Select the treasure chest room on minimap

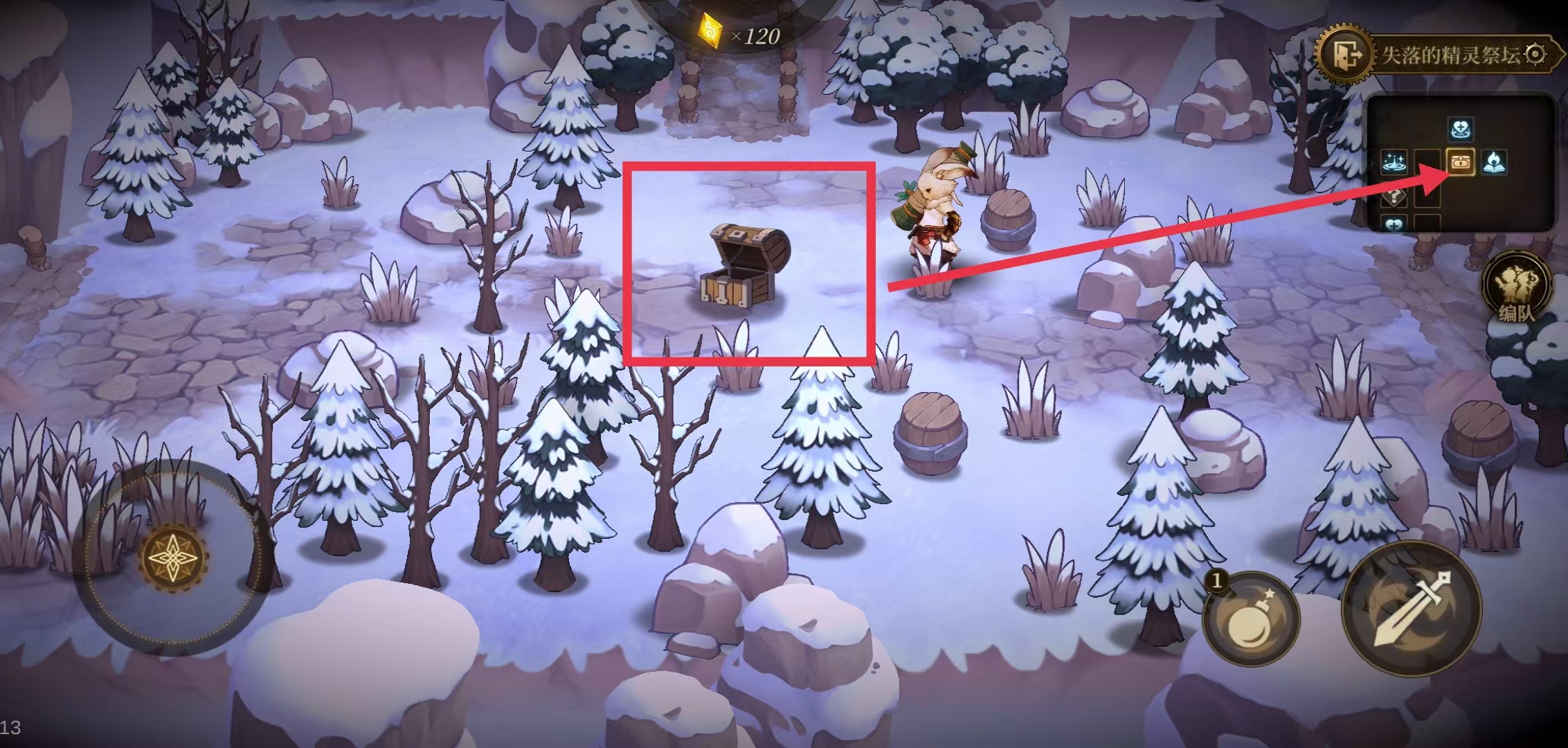[x=1460, y=163]
